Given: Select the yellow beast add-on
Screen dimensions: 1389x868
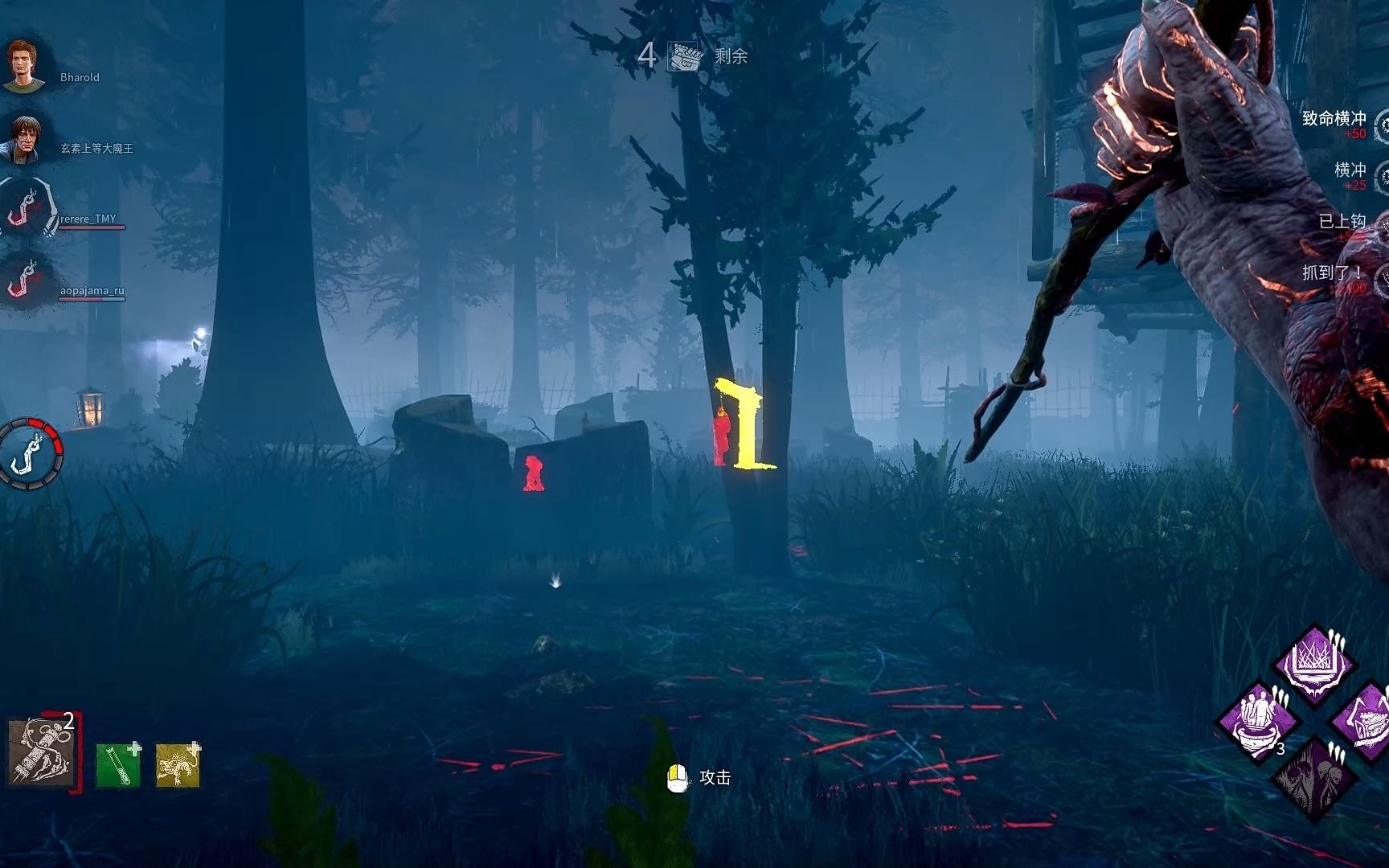Looking at the screenshot, I should pyautogui.click(x=177, y=764).
